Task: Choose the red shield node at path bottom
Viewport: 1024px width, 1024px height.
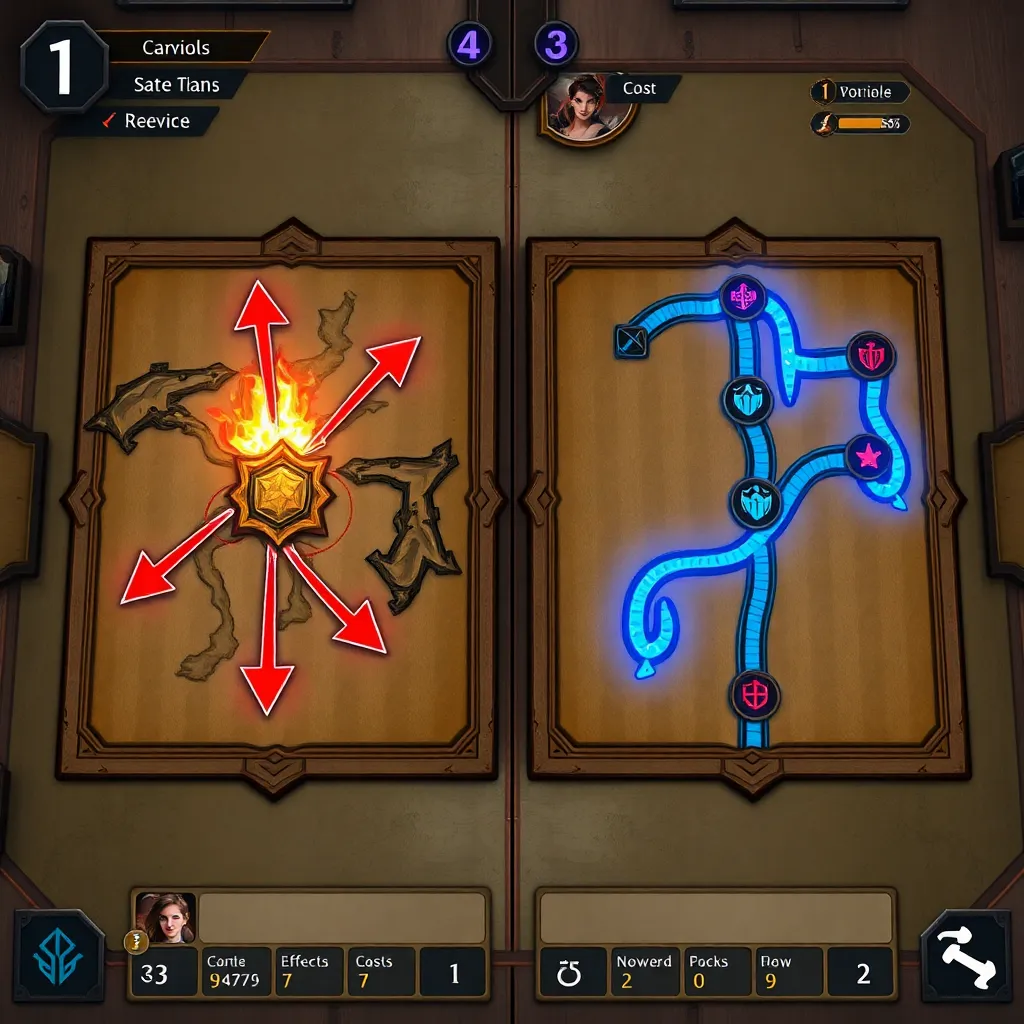Action: click(x=755, y=694)
